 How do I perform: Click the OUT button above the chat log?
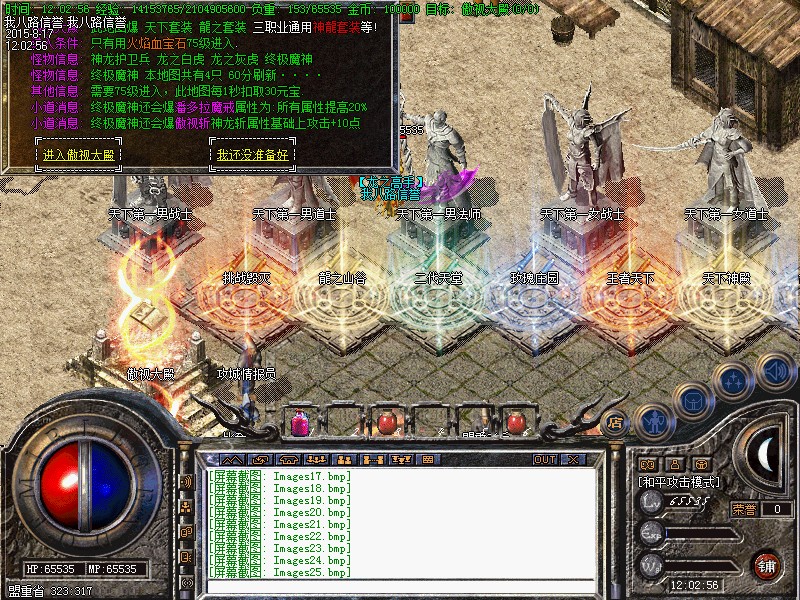(x=545, y=460)
